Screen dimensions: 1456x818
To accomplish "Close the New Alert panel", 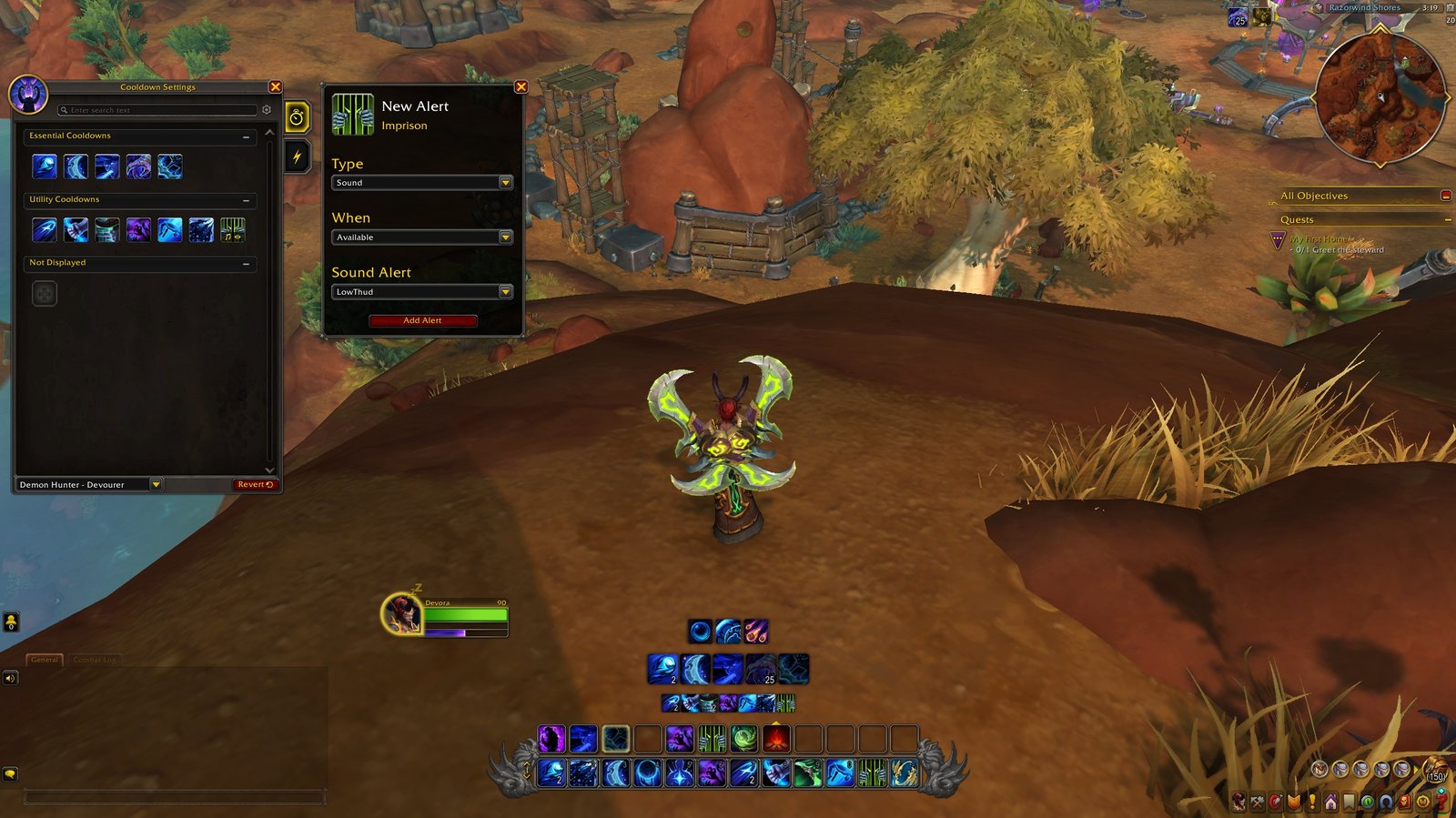I will click(521, 87).
